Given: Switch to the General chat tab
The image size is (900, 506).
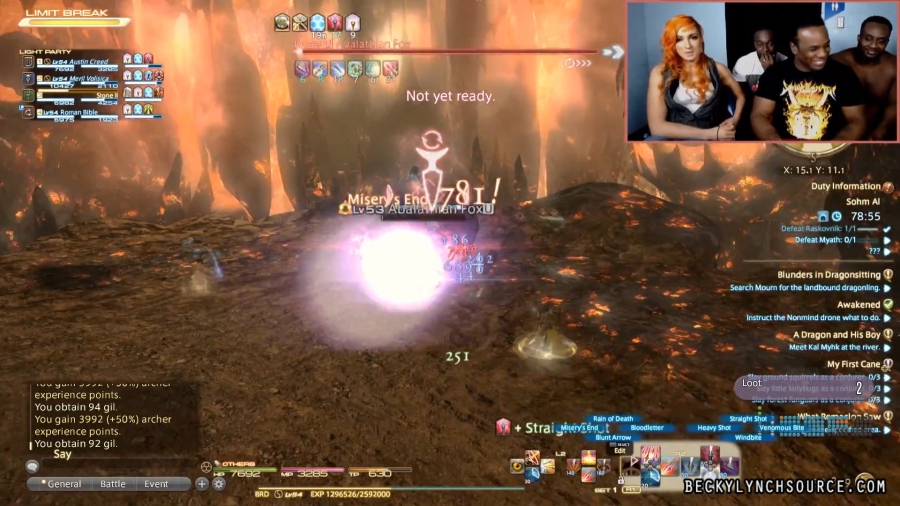Looking at the screenshot, I should pos(63,484).
